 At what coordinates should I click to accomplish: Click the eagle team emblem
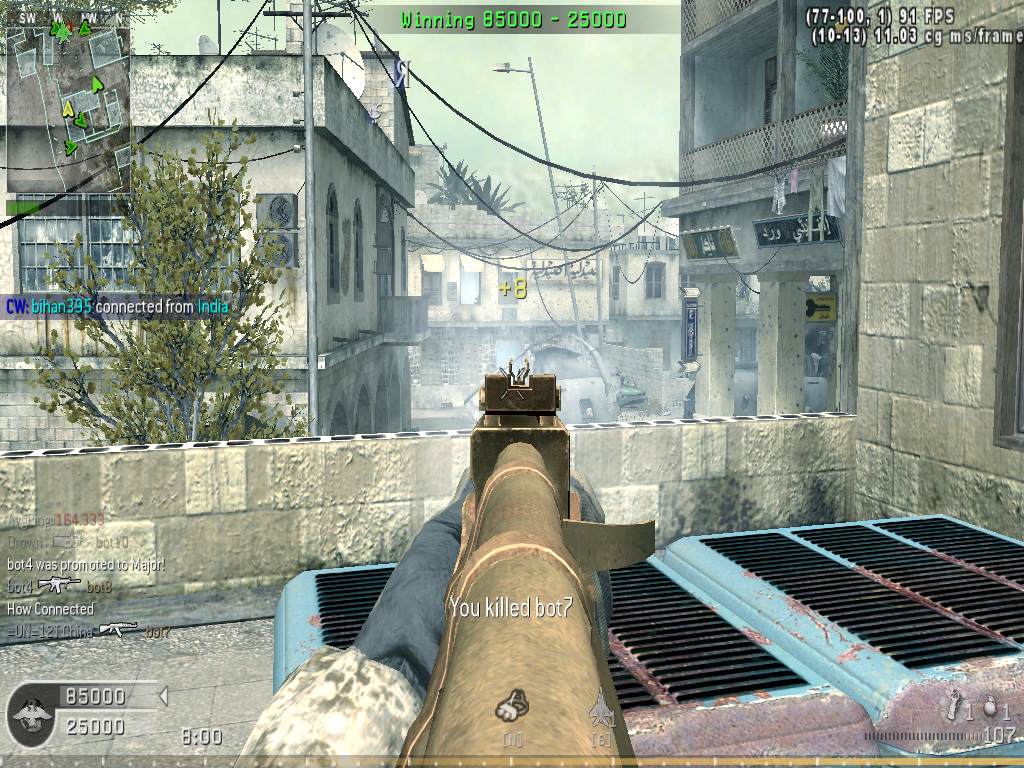click(x=32, y=714)
